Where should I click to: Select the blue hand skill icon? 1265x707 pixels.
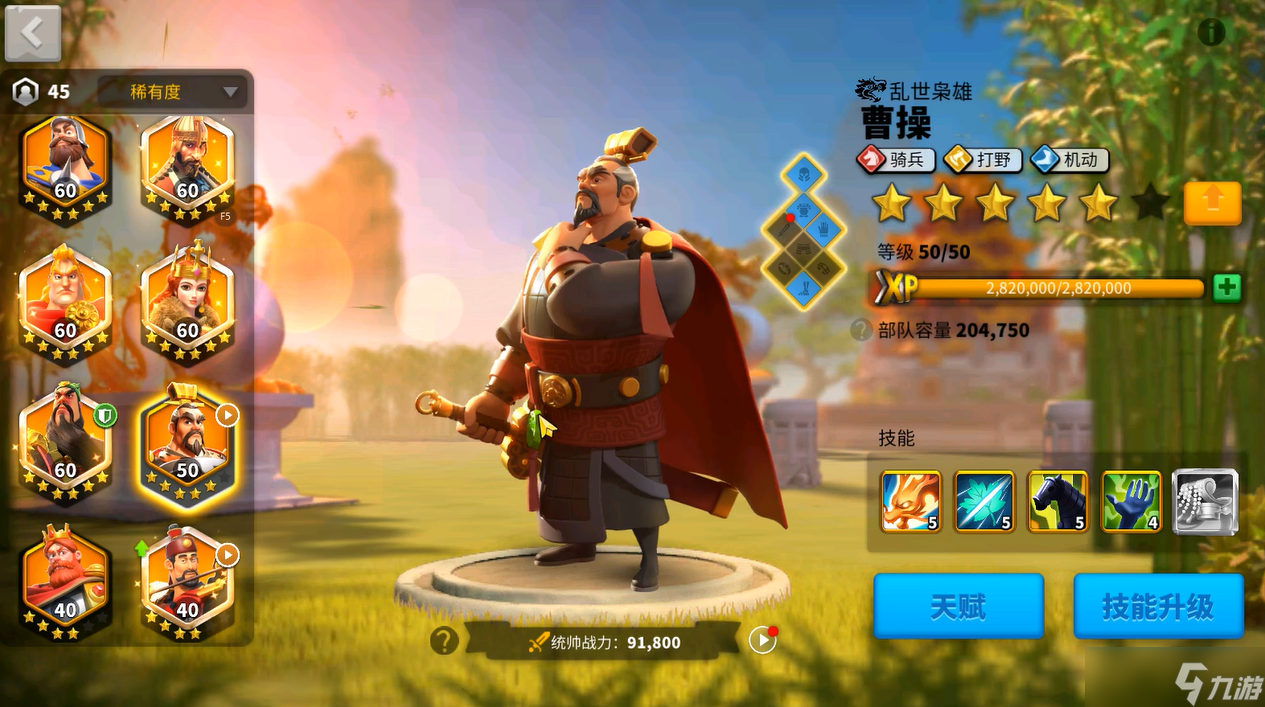pos(1131,501)
